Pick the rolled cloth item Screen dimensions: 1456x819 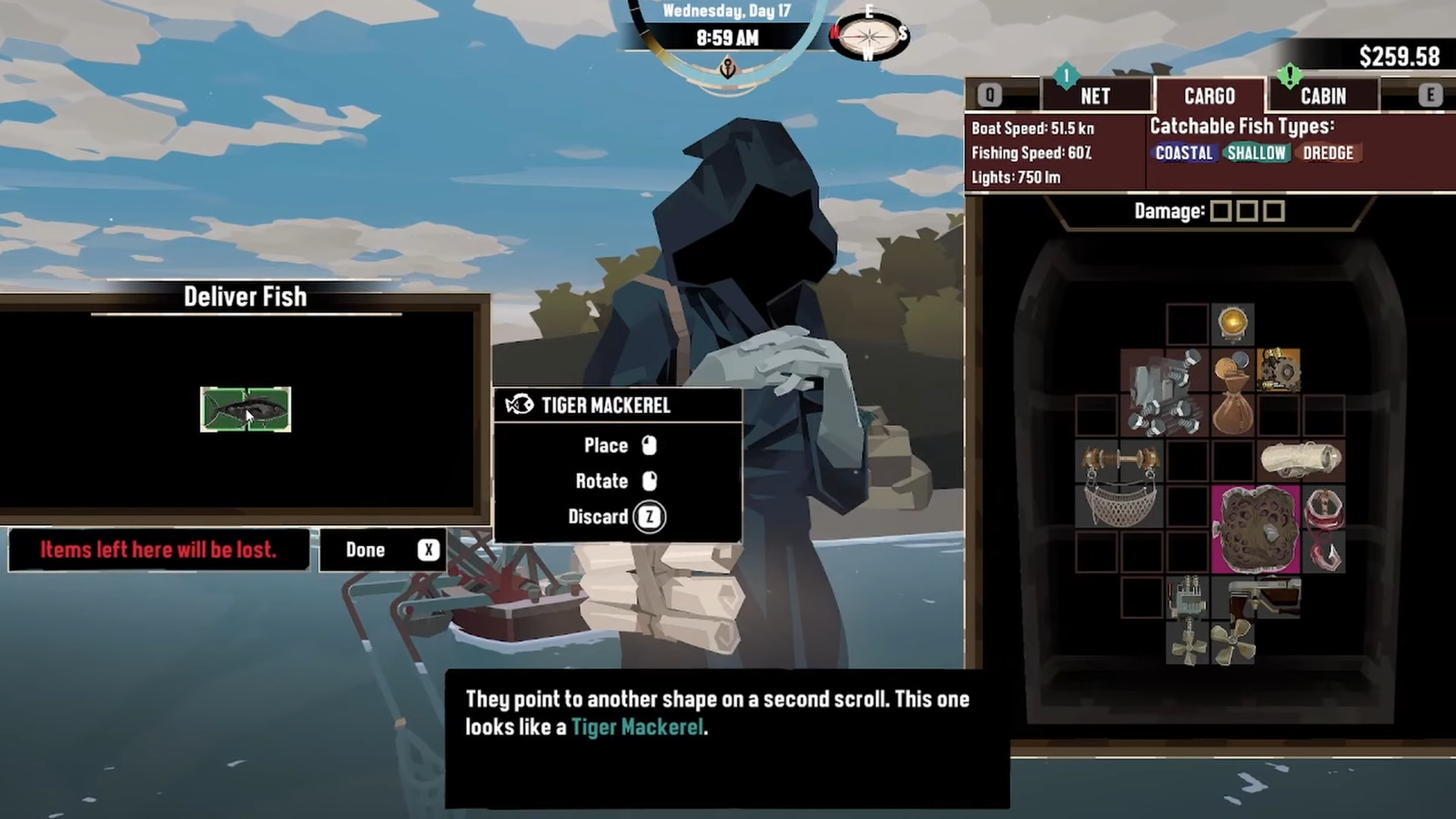tap(1300, 460)
